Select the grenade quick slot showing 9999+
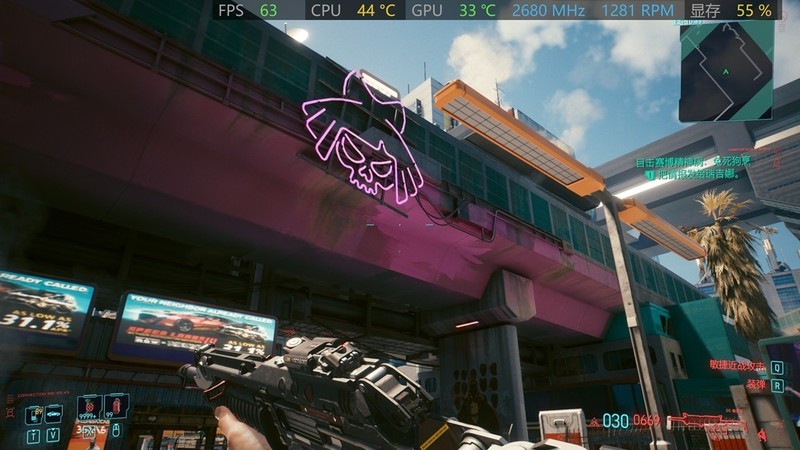The height and width of the screenshot is (450, 800). [90, 408]
